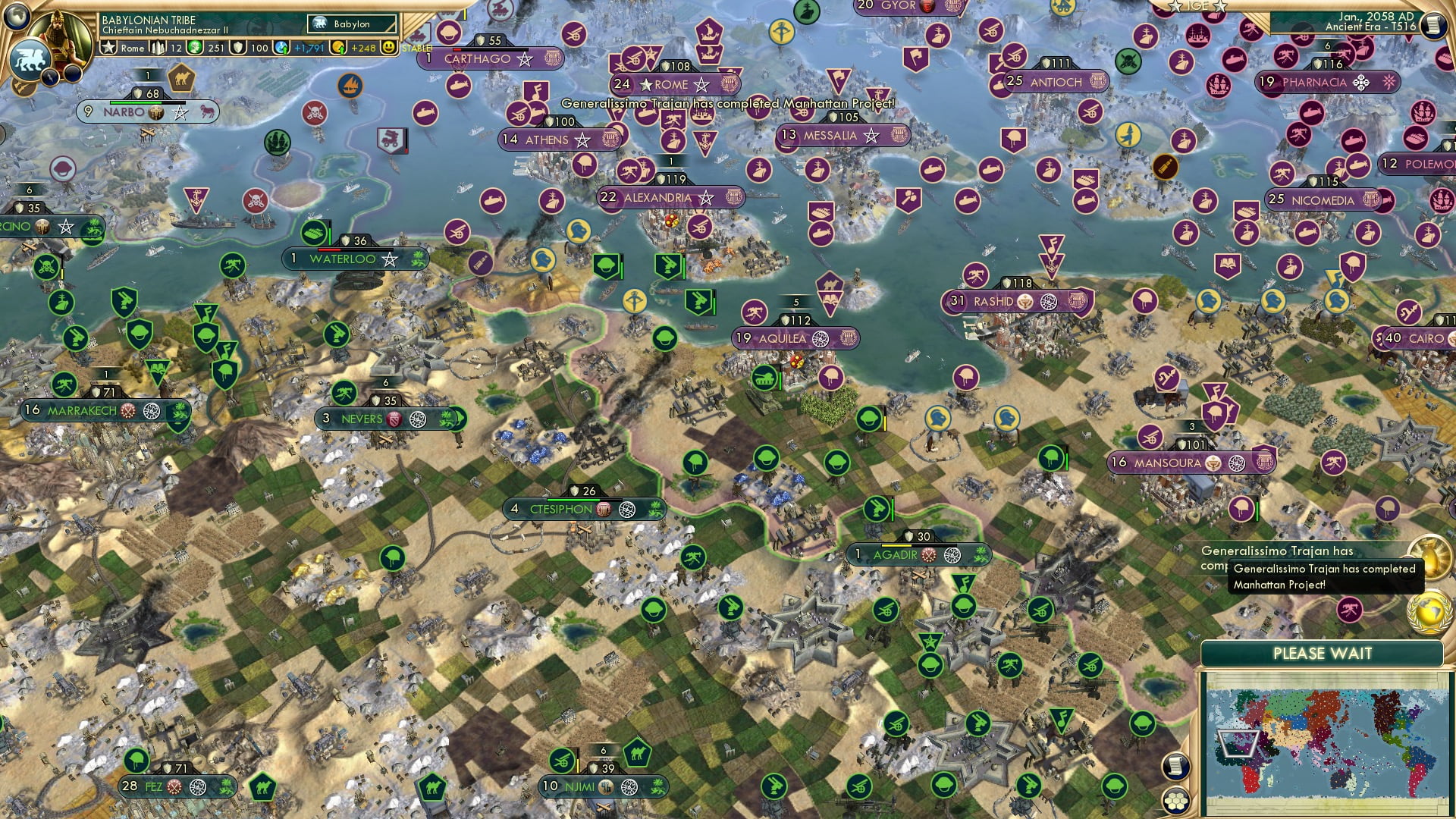Toggle strategic view with the top-left globe button
The width and height of the screenshot is (1456, 819).
tap(16, 17)
